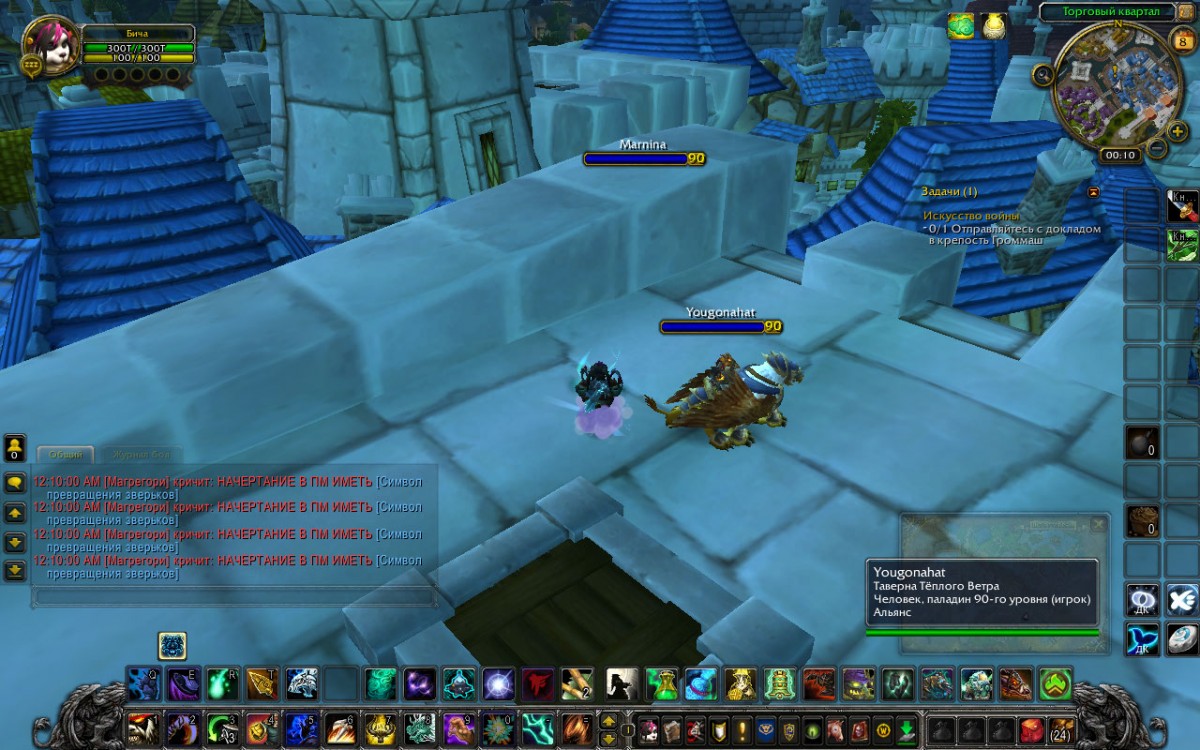
Task: Open the Журнал боя combat log tab
Action: [144, 454]
